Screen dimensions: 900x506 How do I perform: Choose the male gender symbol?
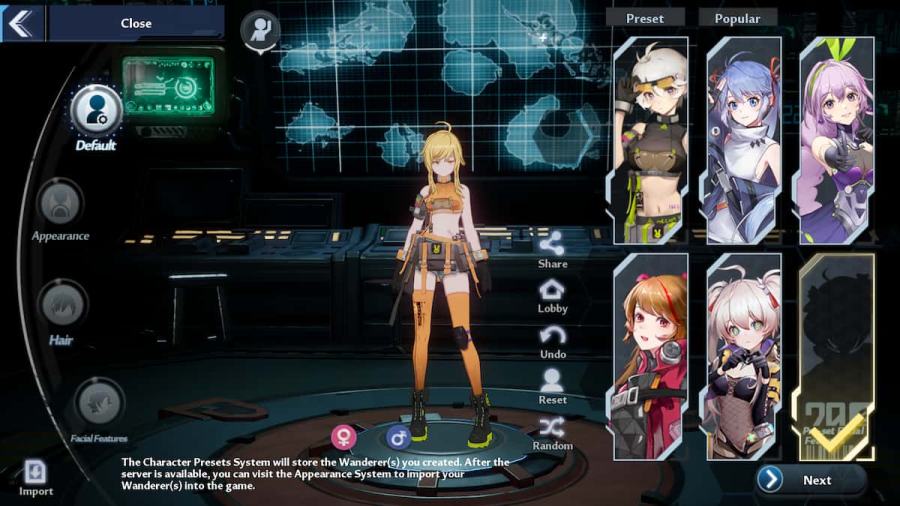pyautogui.click(x=398, y=437)
